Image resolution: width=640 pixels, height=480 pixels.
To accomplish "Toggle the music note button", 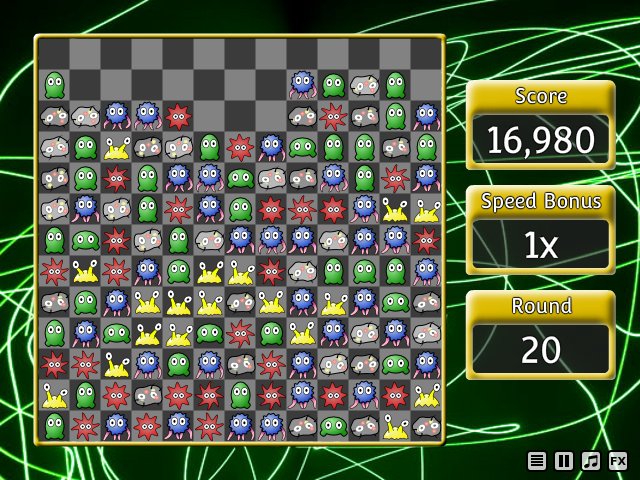I will click(591, 461).
